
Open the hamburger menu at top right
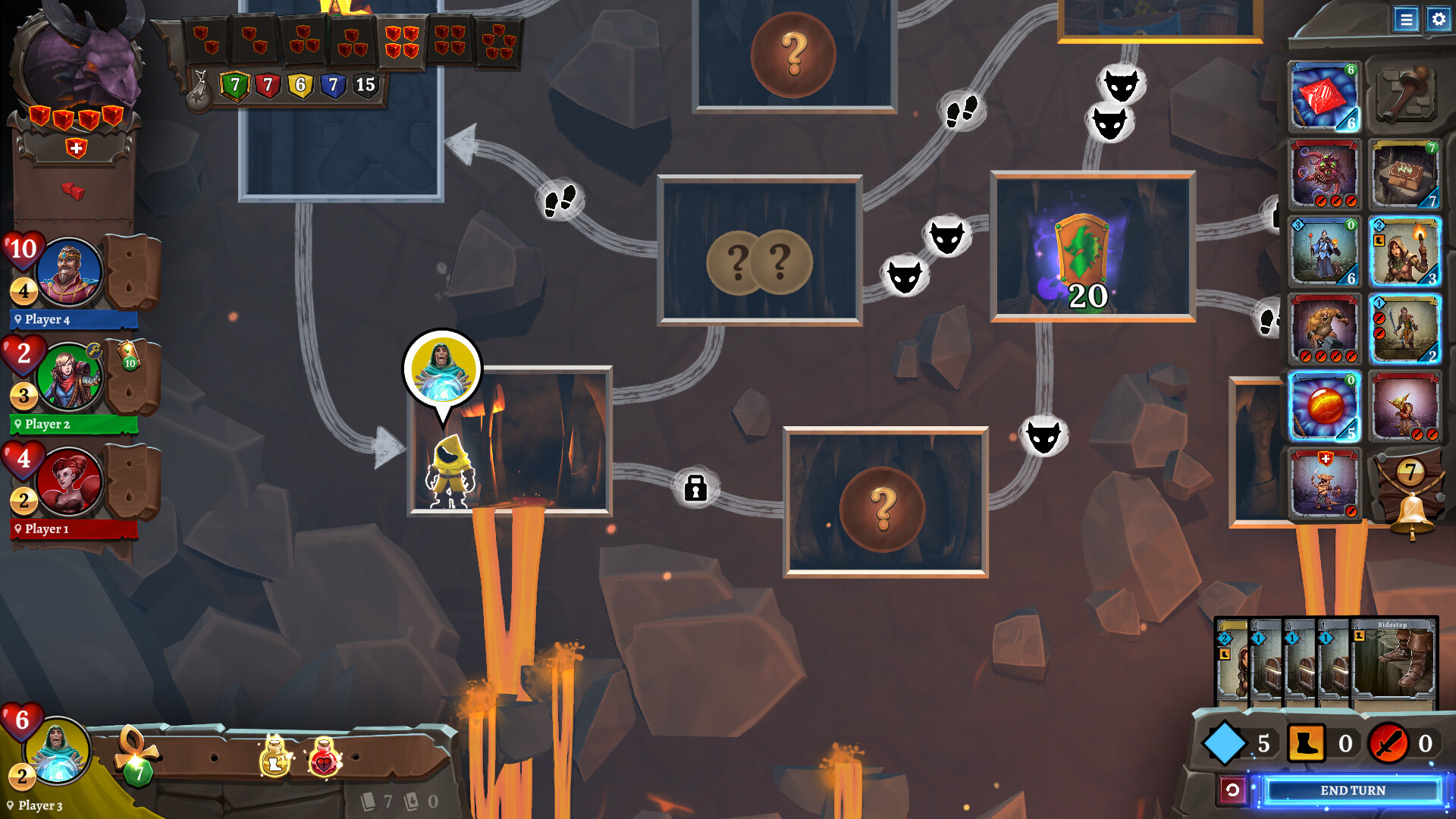pyautogui.click(x=1407, y=20)
